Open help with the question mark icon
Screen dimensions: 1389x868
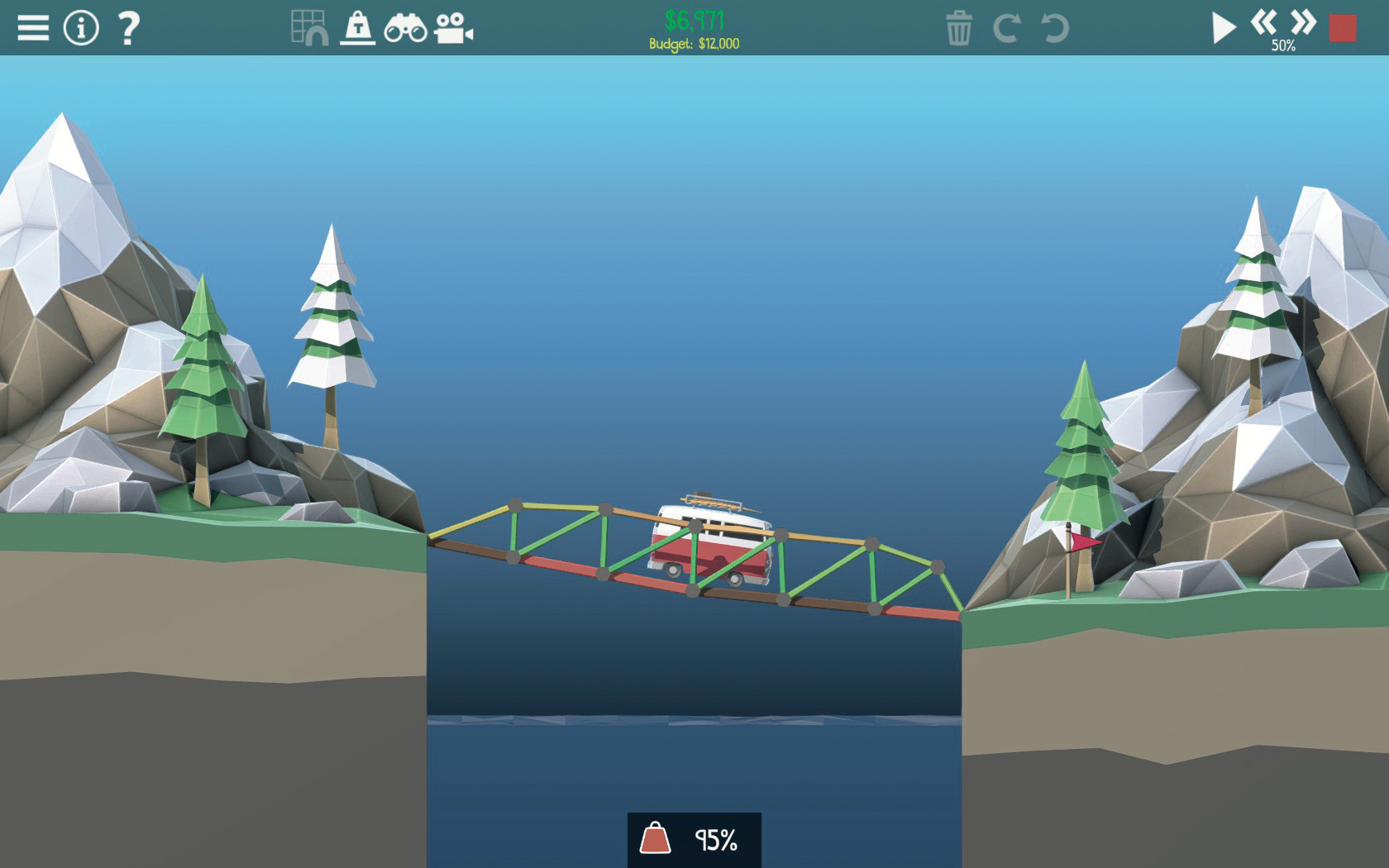click(x=128, y=28)
